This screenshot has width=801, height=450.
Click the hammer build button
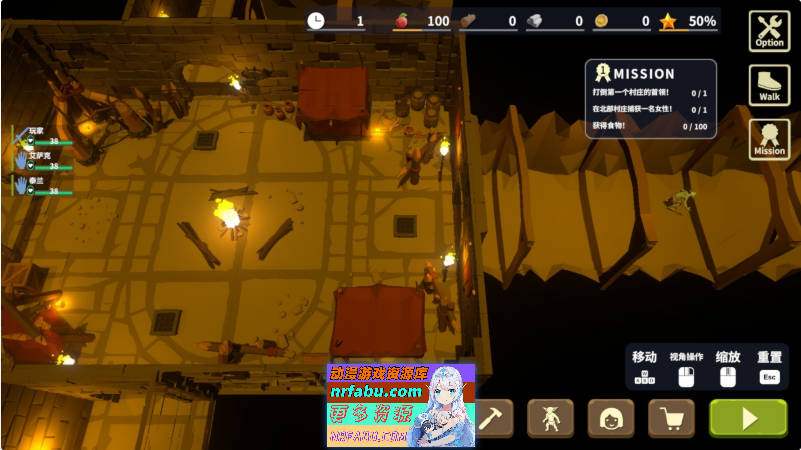(492, 418)
